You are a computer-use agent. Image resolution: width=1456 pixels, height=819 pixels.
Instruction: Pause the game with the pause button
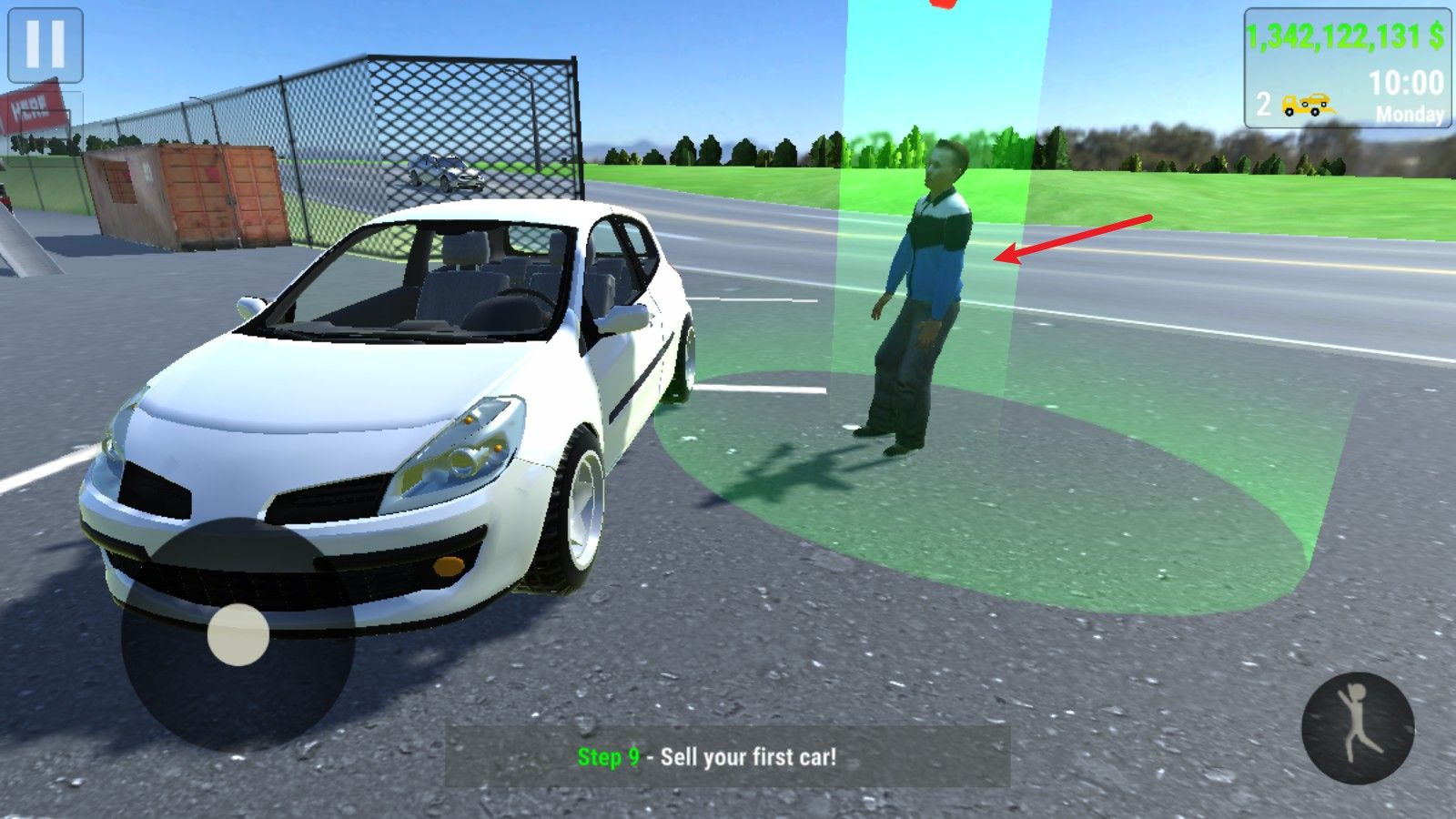click(45, 45)
